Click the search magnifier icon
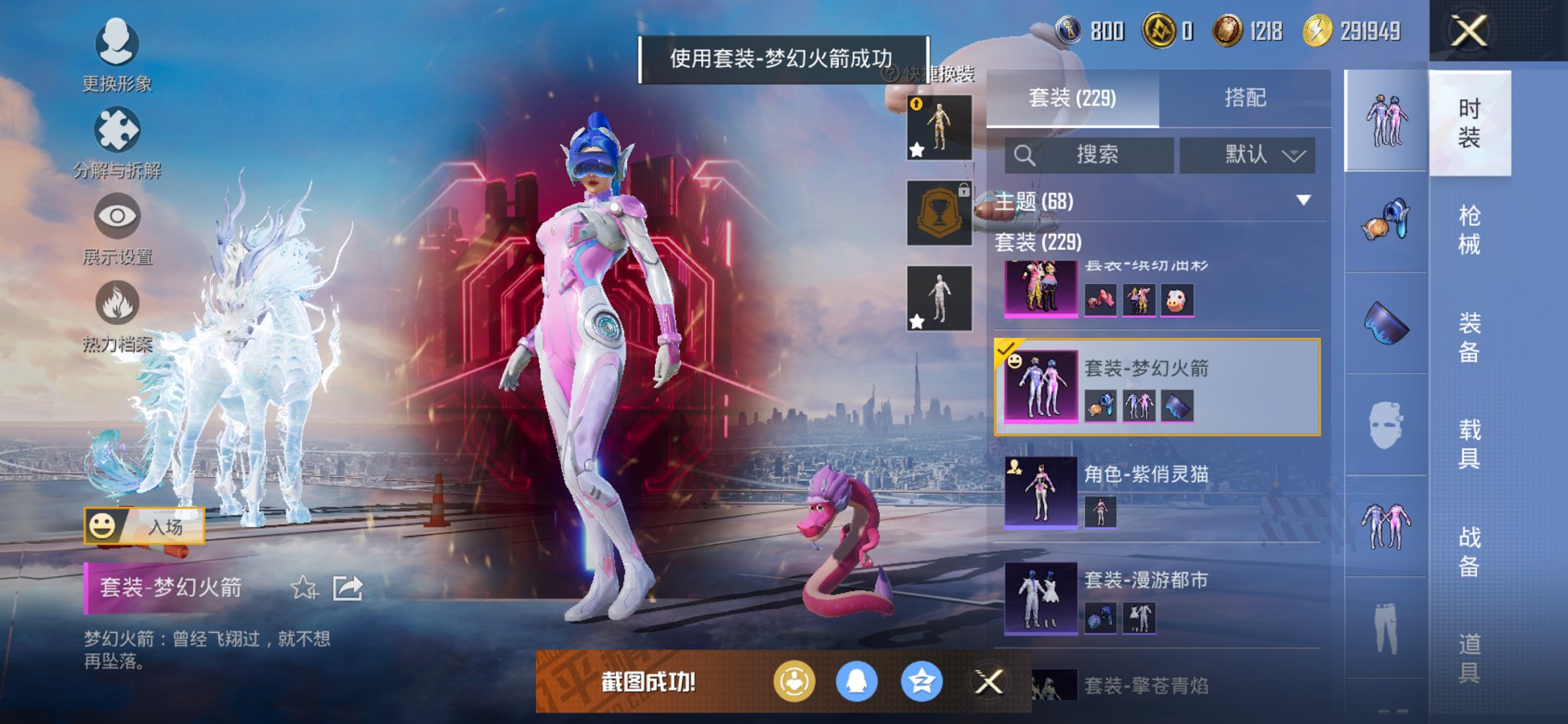 (1025, 155)
